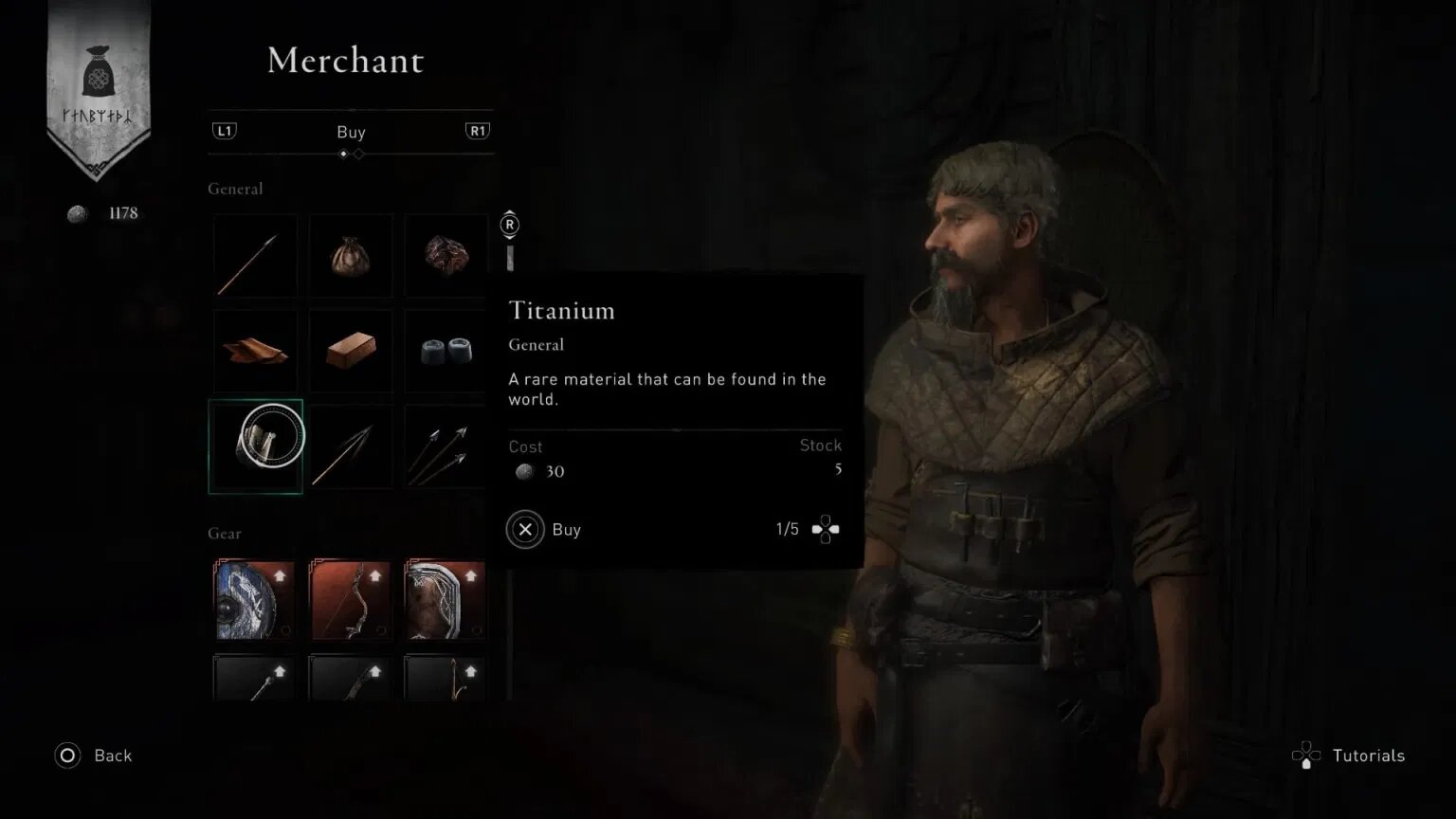Select the Titanium item slot
Image resolution: width=1456 pixels, height=819 pixels.
tap(256, 446)
